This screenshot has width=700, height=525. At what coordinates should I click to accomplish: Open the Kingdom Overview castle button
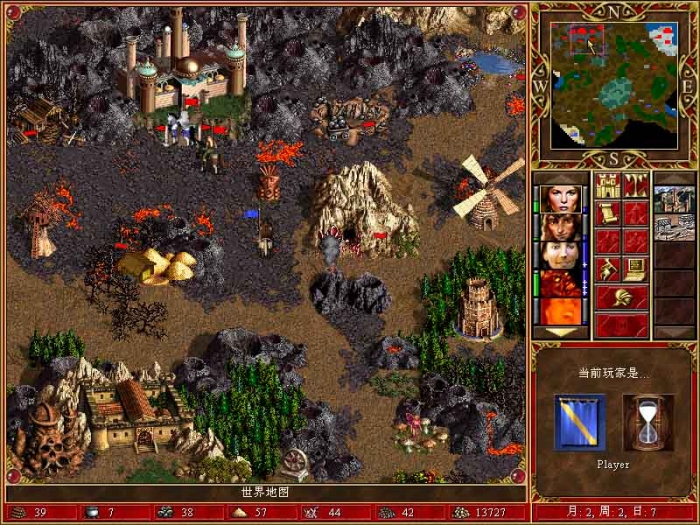(x=607, y=185)
